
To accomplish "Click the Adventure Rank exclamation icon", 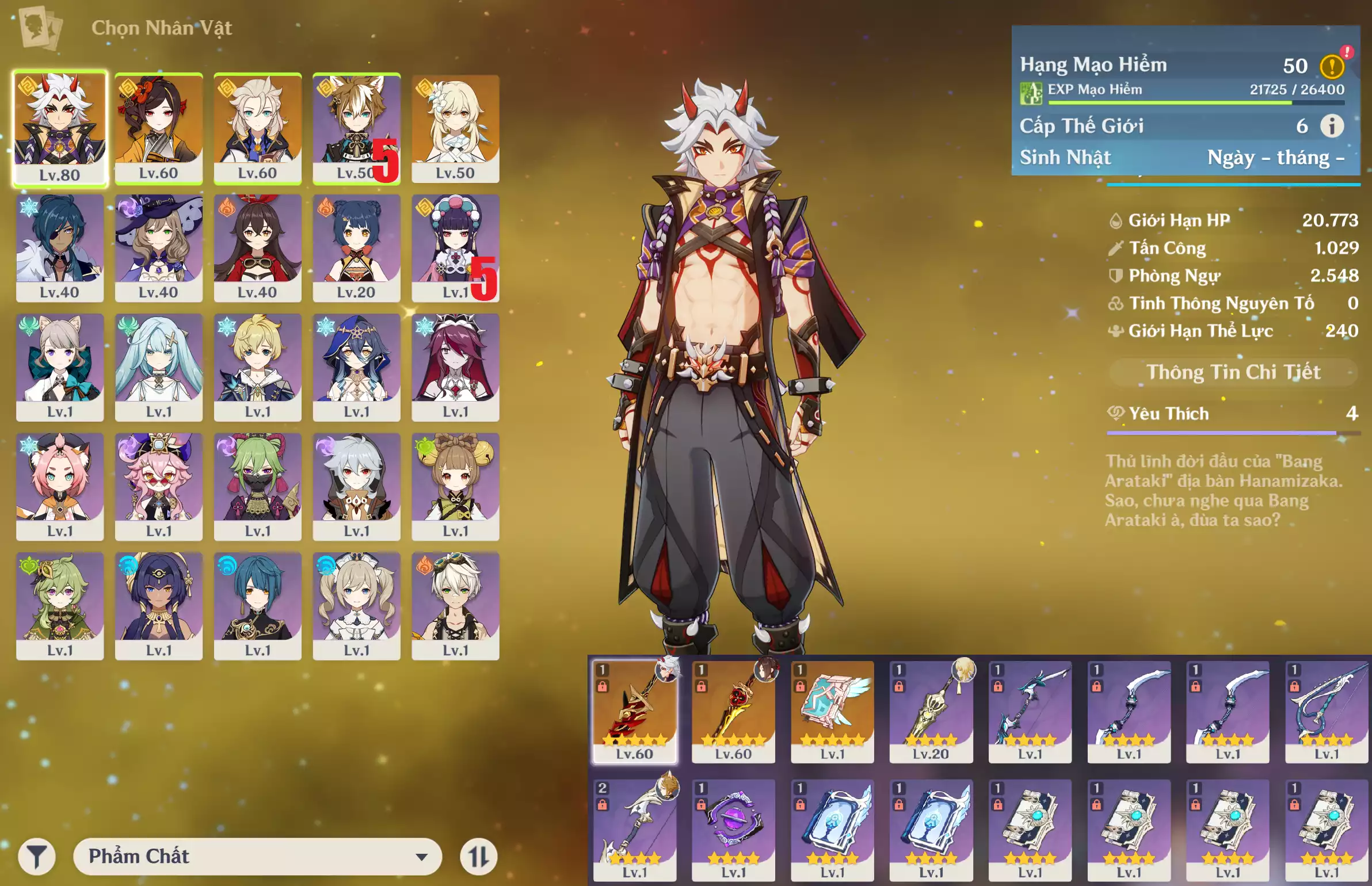I will tap(1332, 66).
